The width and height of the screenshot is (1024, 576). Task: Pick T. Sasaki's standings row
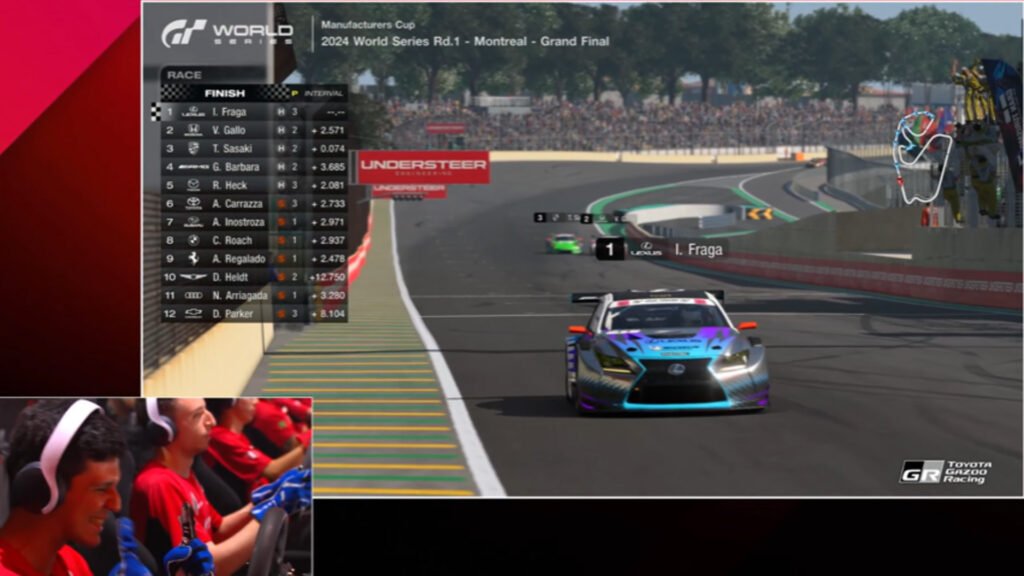point(254,148)
